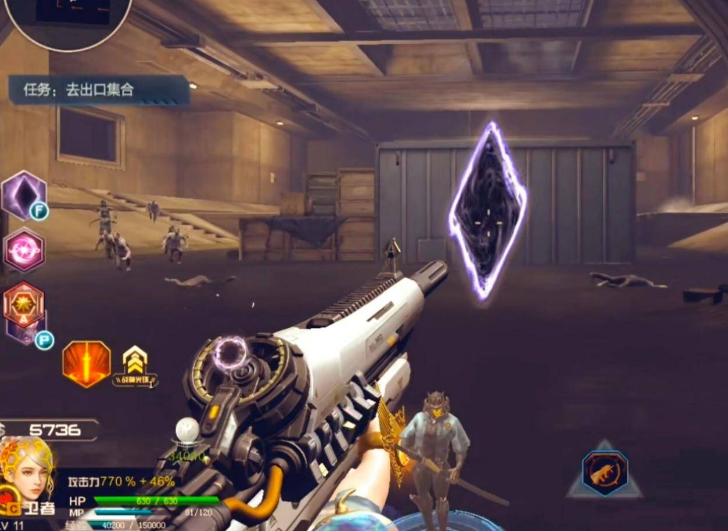Viewport: 728px width, 531px height.
Task: Open the mission tracker 去出口集合
Action: (98, 90)
